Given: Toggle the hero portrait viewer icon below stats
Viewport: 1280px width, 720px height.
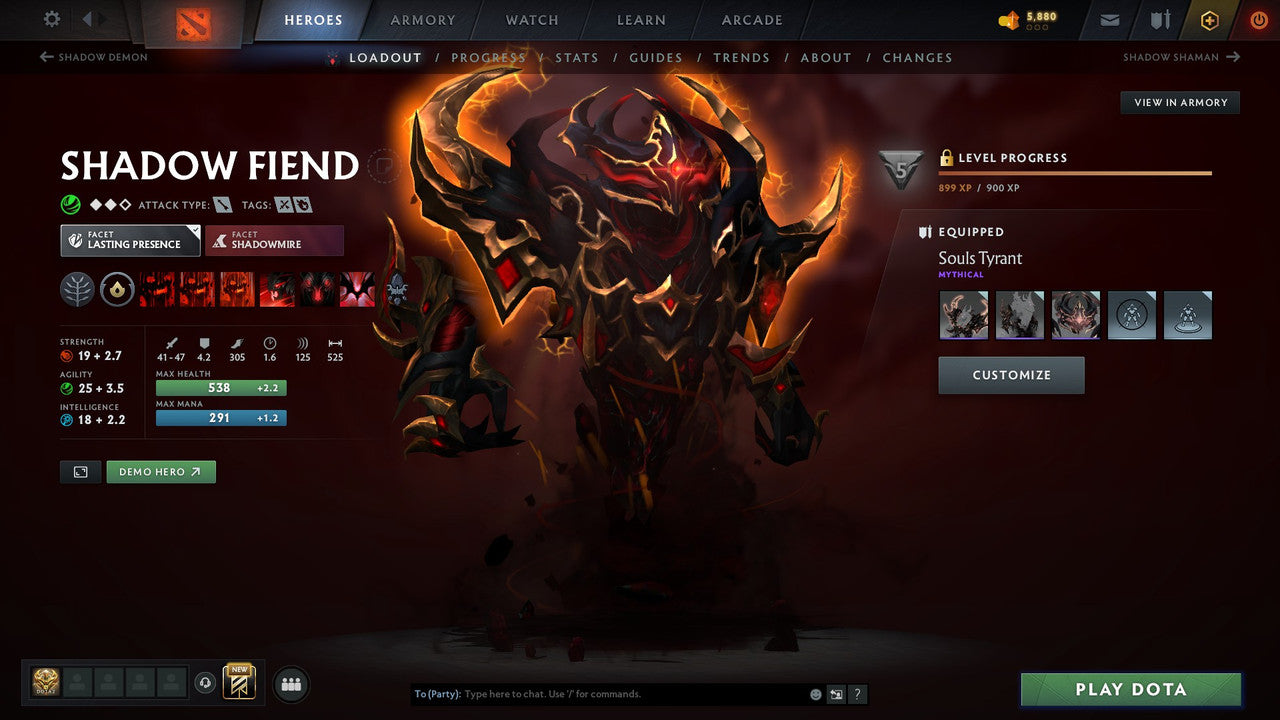Looking at the screenshot, I should (x=80, y=471).
